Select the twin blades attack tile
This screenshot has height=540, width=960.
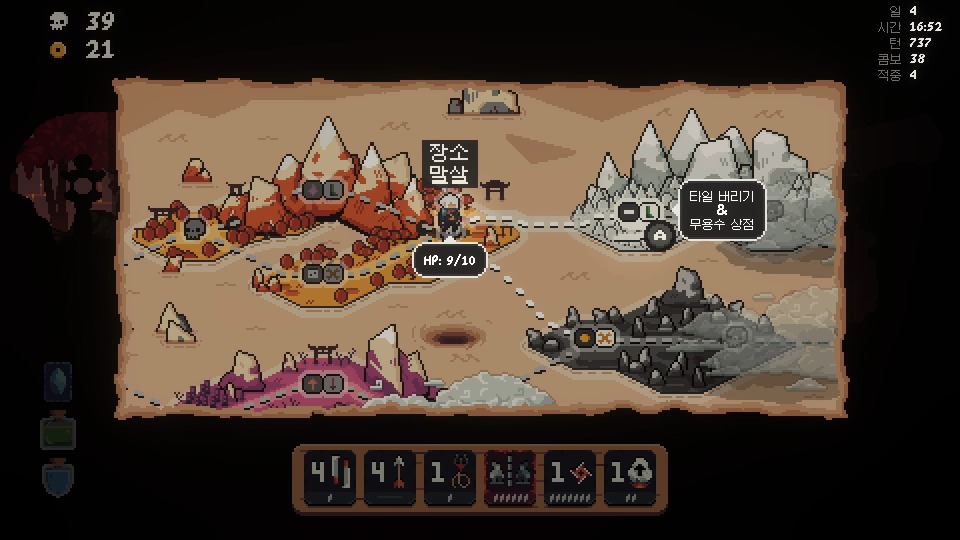point(330,475)
